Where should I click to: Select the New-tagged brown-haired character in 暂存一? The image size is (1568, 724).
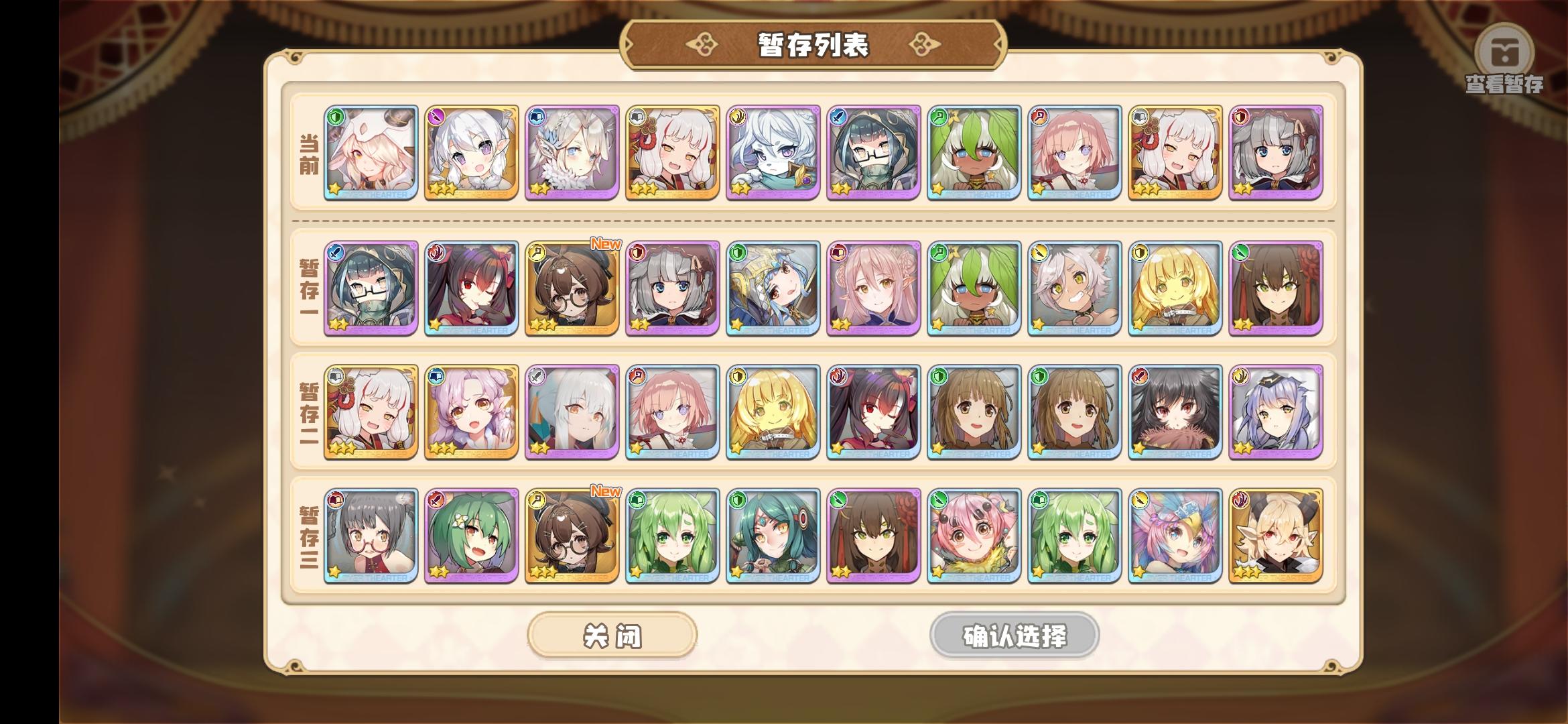[572, 288]
